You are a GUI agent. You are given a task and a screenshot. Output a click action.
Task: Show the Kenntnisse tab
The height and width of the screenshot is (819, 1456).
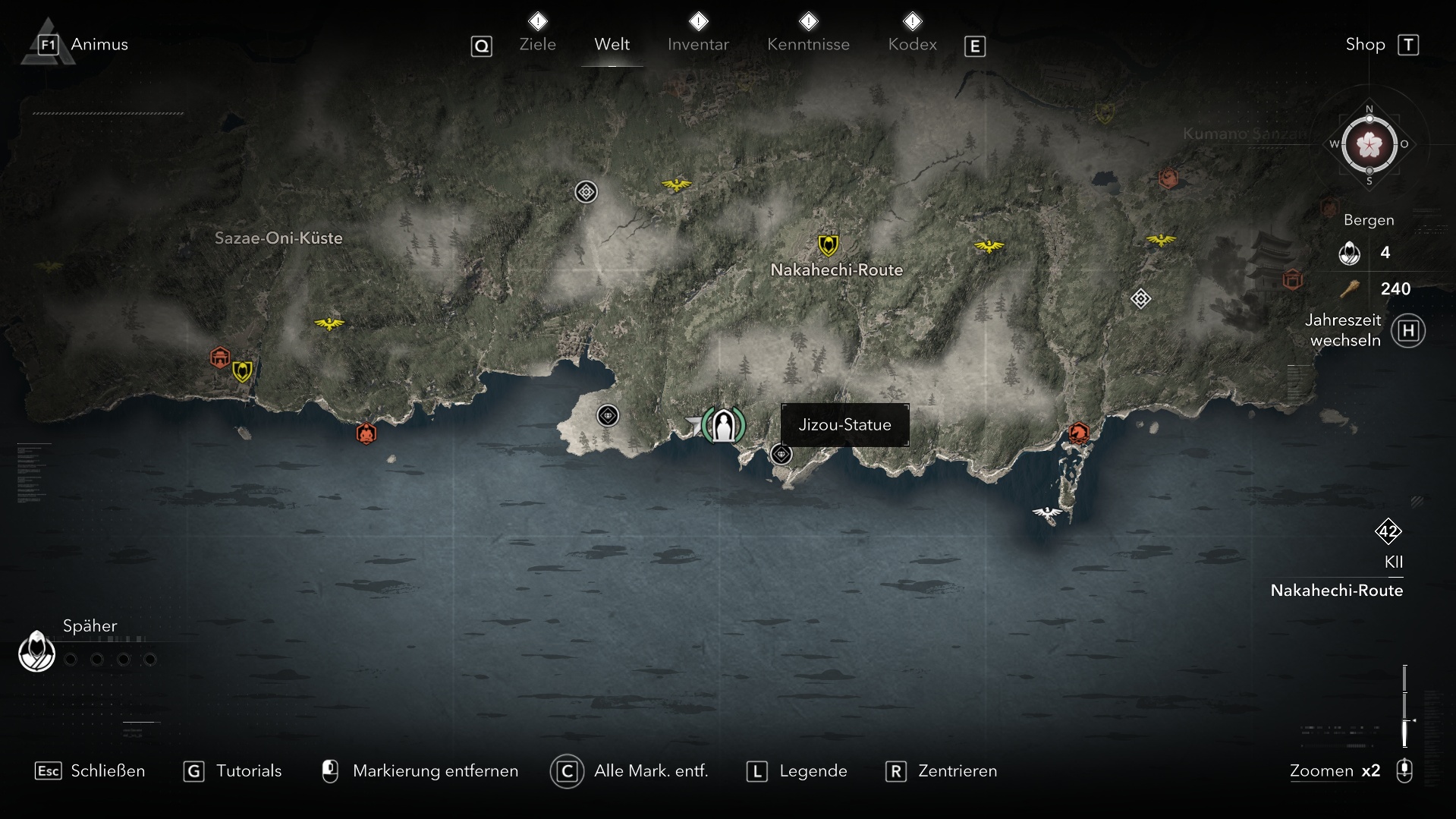[808, 44]
